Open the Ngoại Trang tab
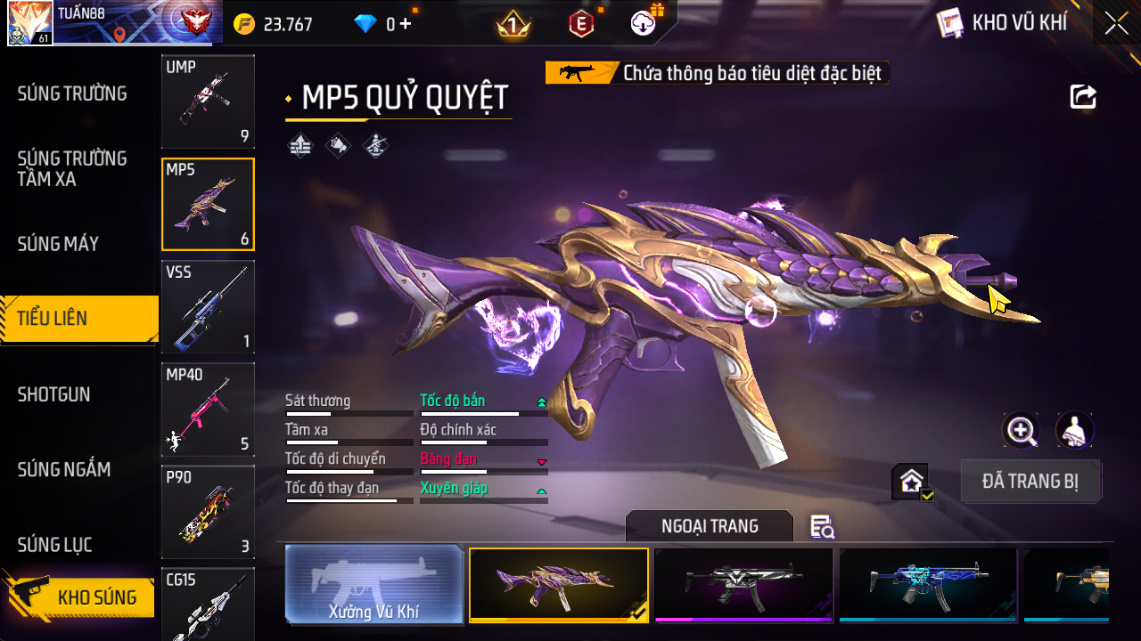The height and width of the screenshot is (641, 1141). (x=709, y=526)
